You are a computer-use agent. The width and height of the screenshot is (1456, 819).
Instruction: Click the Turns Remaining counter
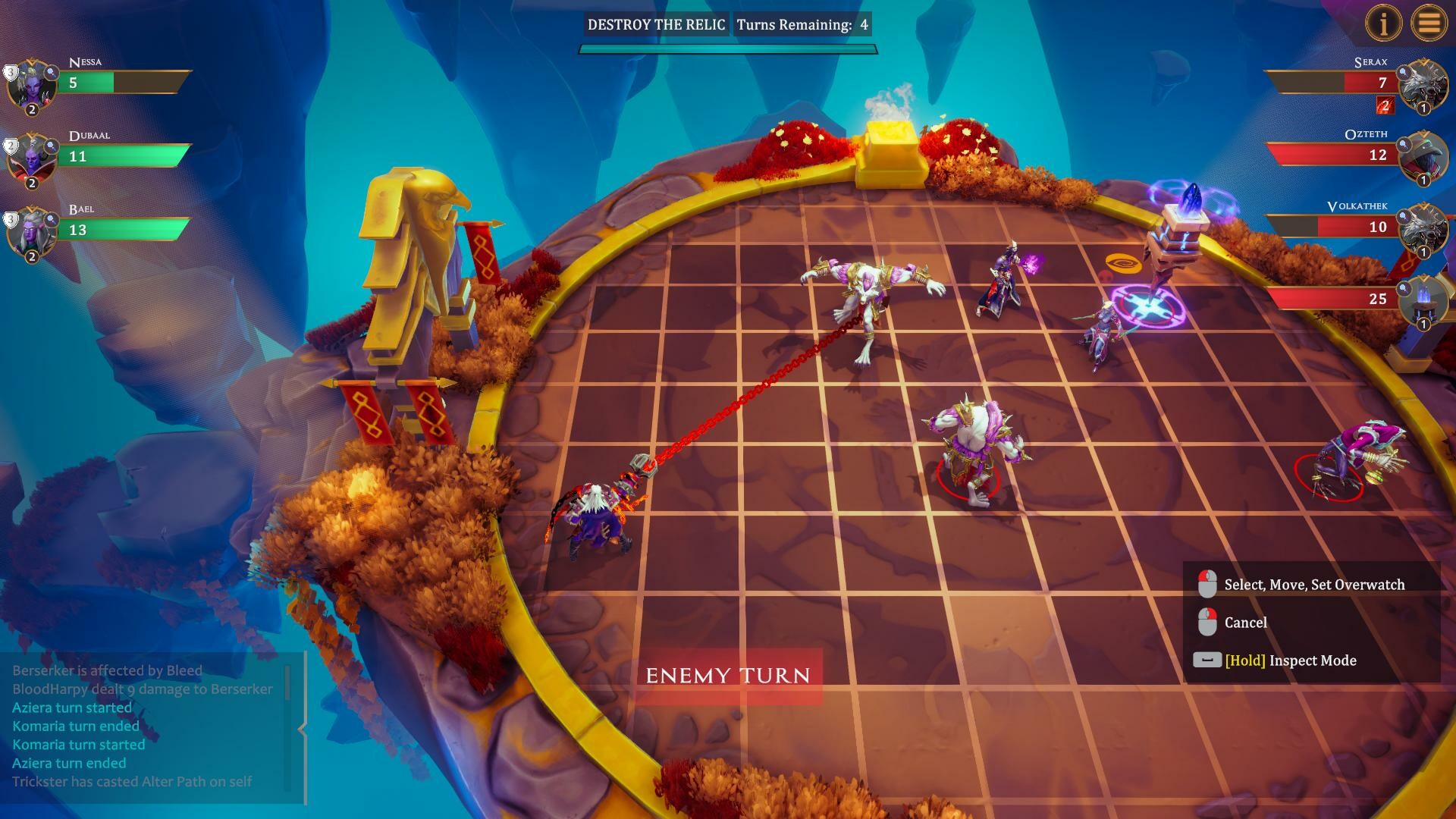(804, 24)
